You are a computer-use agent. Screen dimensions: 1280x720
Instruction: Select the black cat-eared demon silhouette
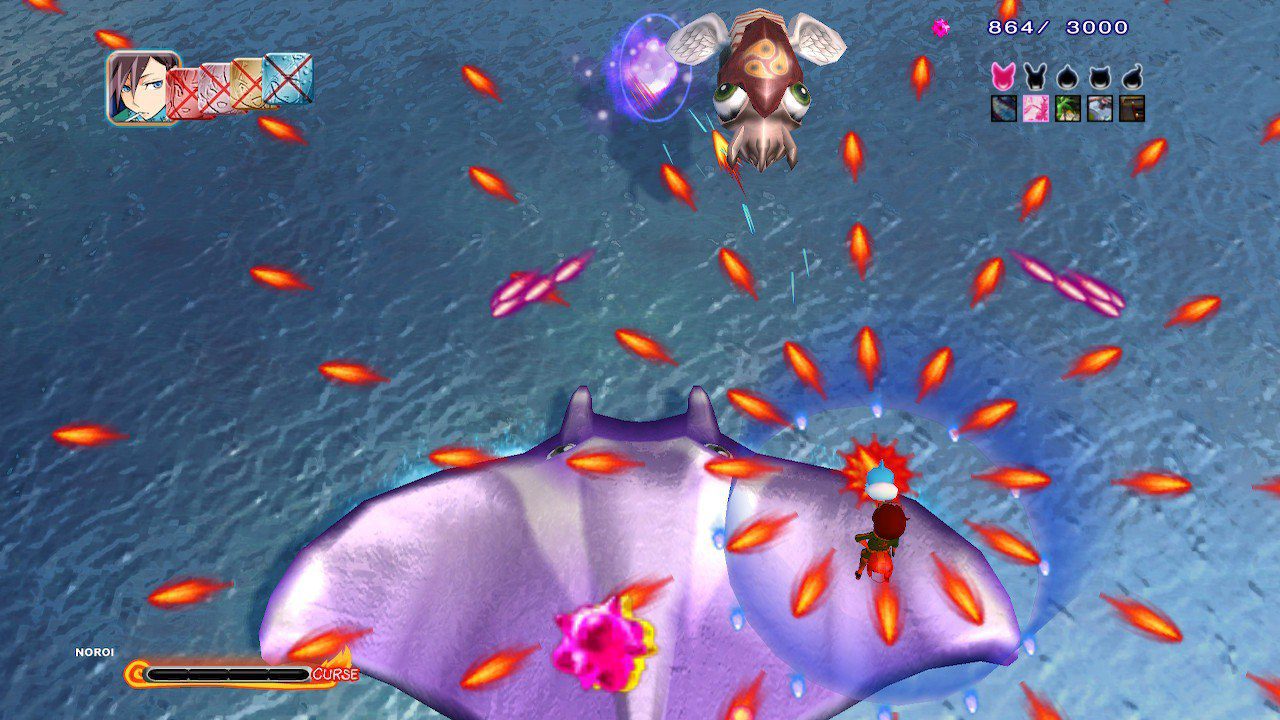[1100, 77]
